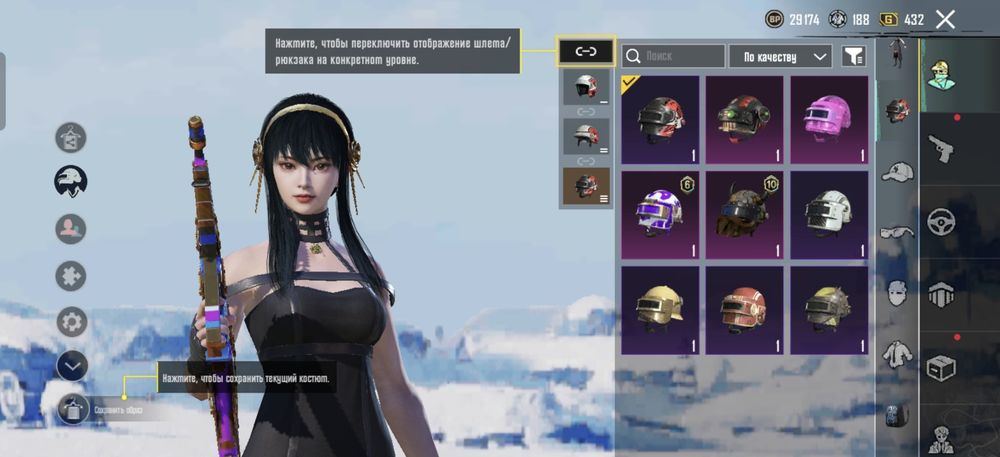Open the crate box section
The width and height of the screenshot is (1000, 457).
point(940,369)
